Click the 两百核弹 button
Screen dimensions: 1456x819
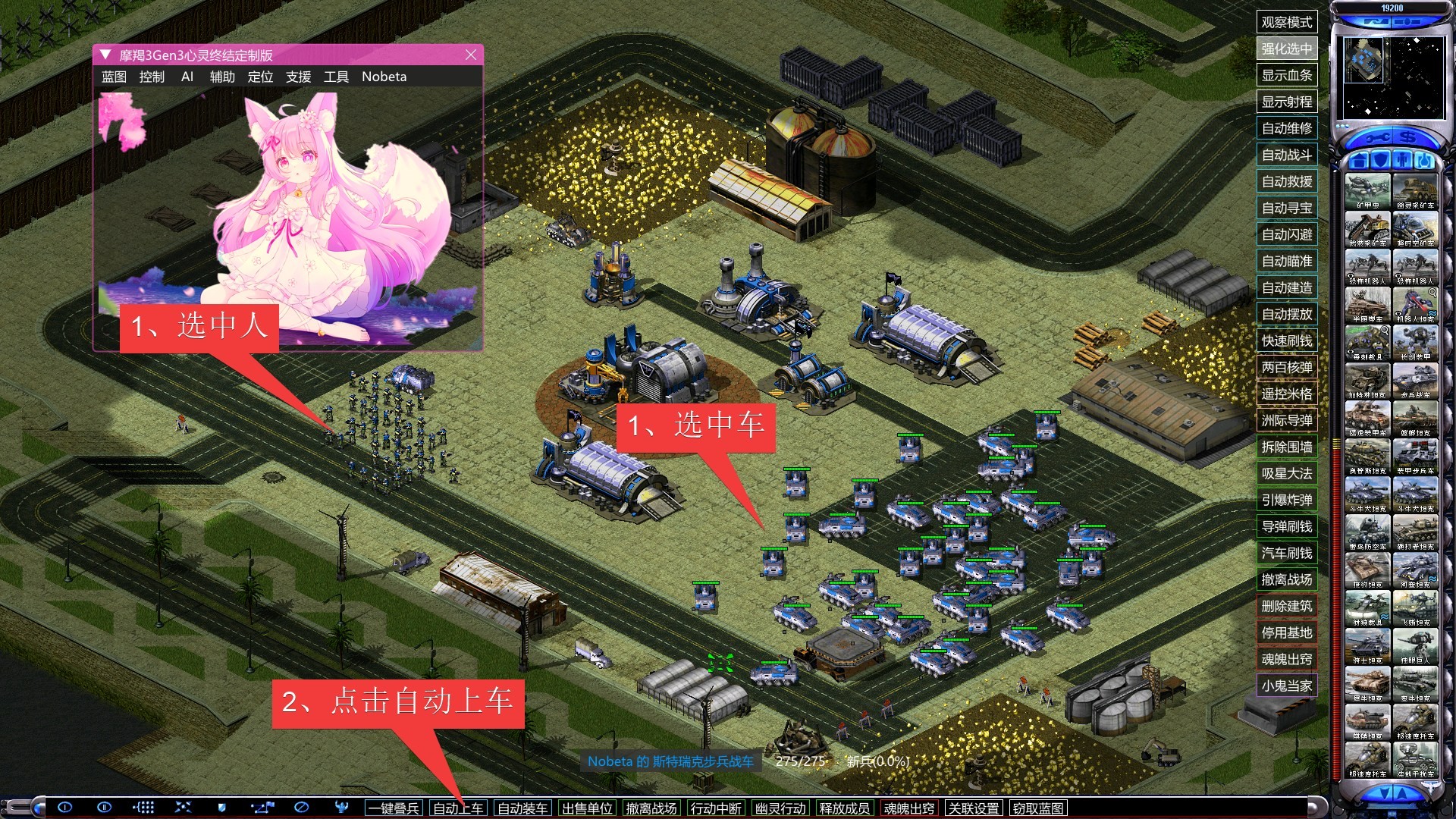tap(1286, 367)
